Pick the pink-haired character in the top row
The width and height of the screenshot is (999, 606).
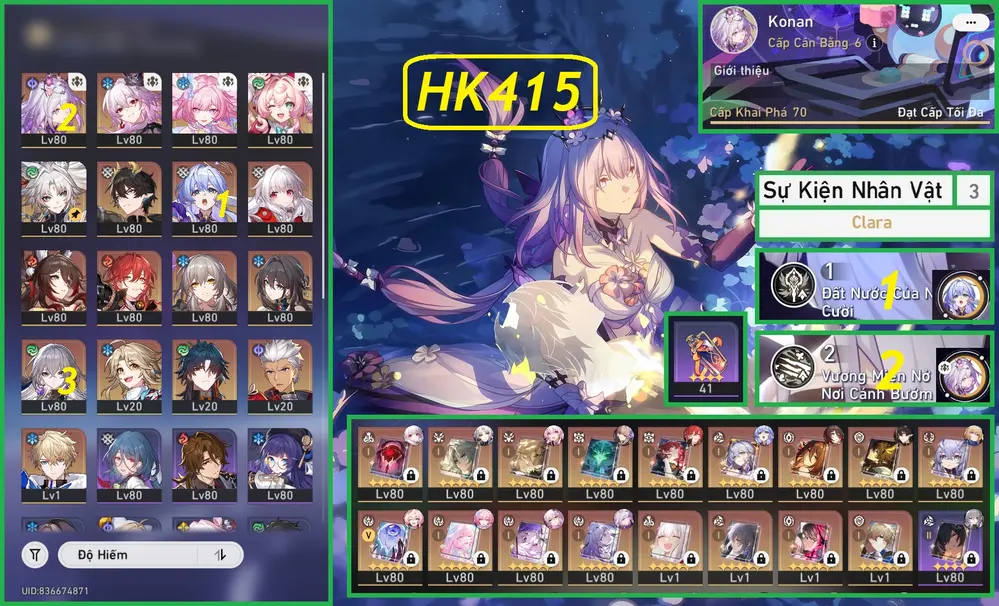pos(204,104)
